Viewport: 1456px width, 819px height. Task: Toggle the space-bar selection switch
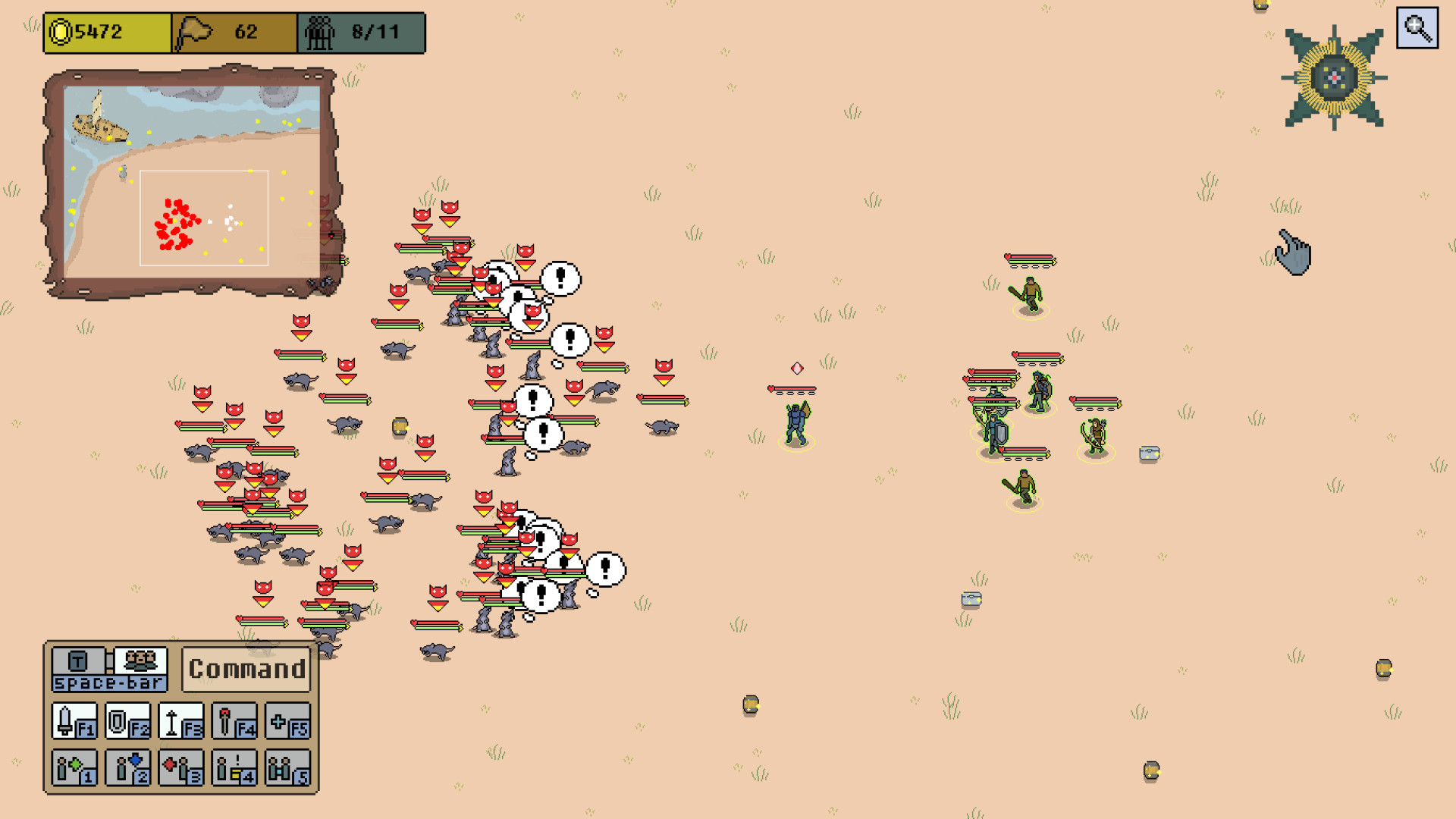click(110, 682)
